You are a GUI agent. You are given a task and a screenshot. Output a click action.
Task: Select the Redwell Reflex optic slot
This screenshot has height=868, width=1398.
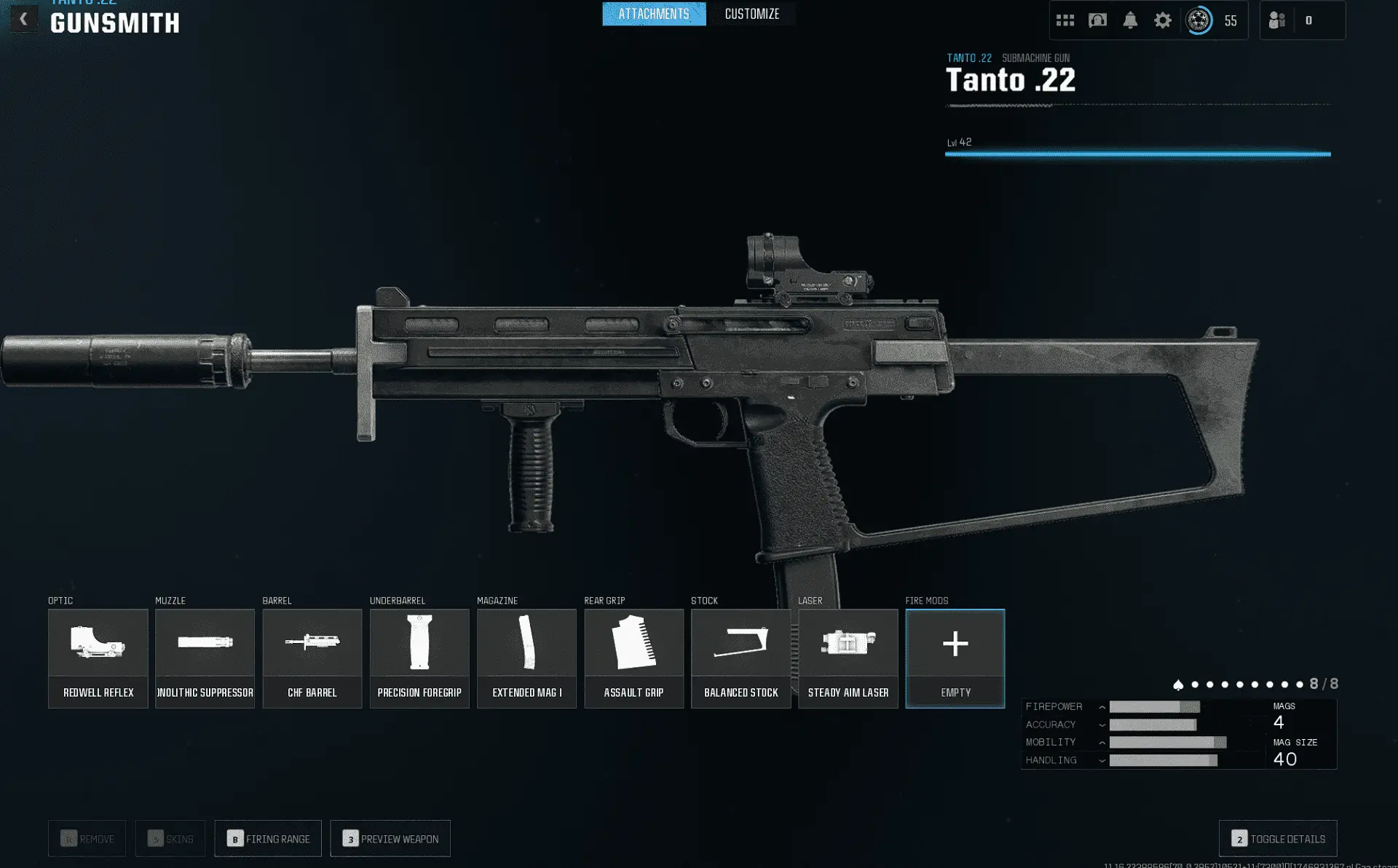(x=98, y=658)
